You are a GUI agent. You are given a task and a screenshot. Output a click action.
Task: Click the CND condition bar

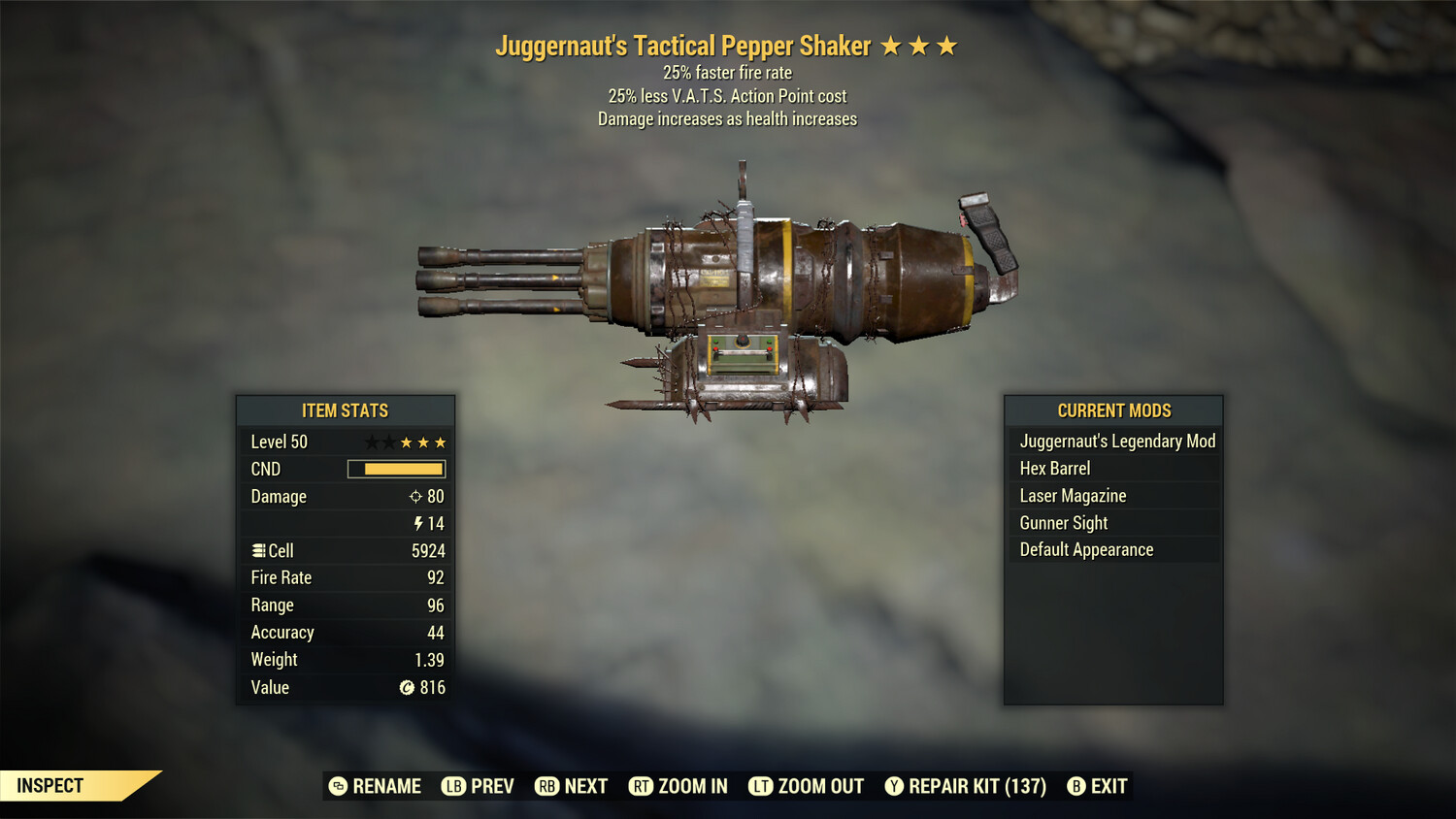click(396, 469)
